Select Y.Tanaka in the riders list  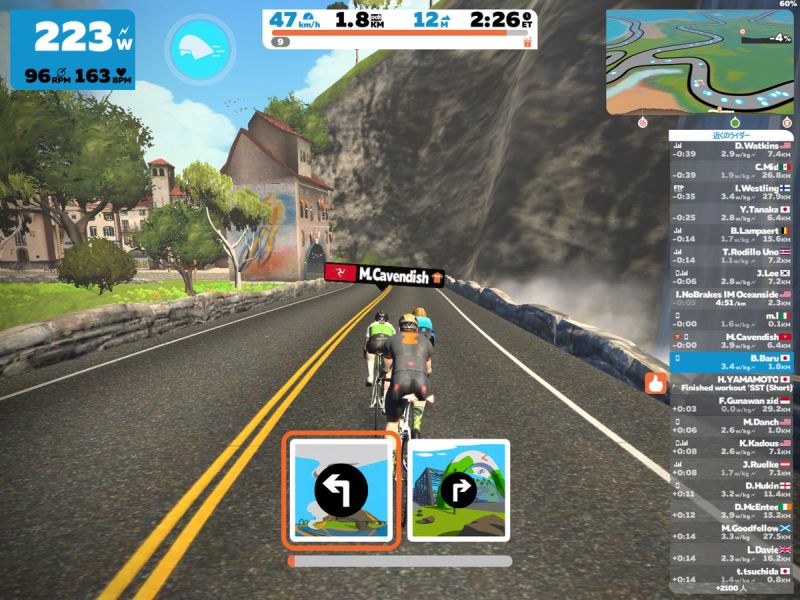click(x=732, y=213)
